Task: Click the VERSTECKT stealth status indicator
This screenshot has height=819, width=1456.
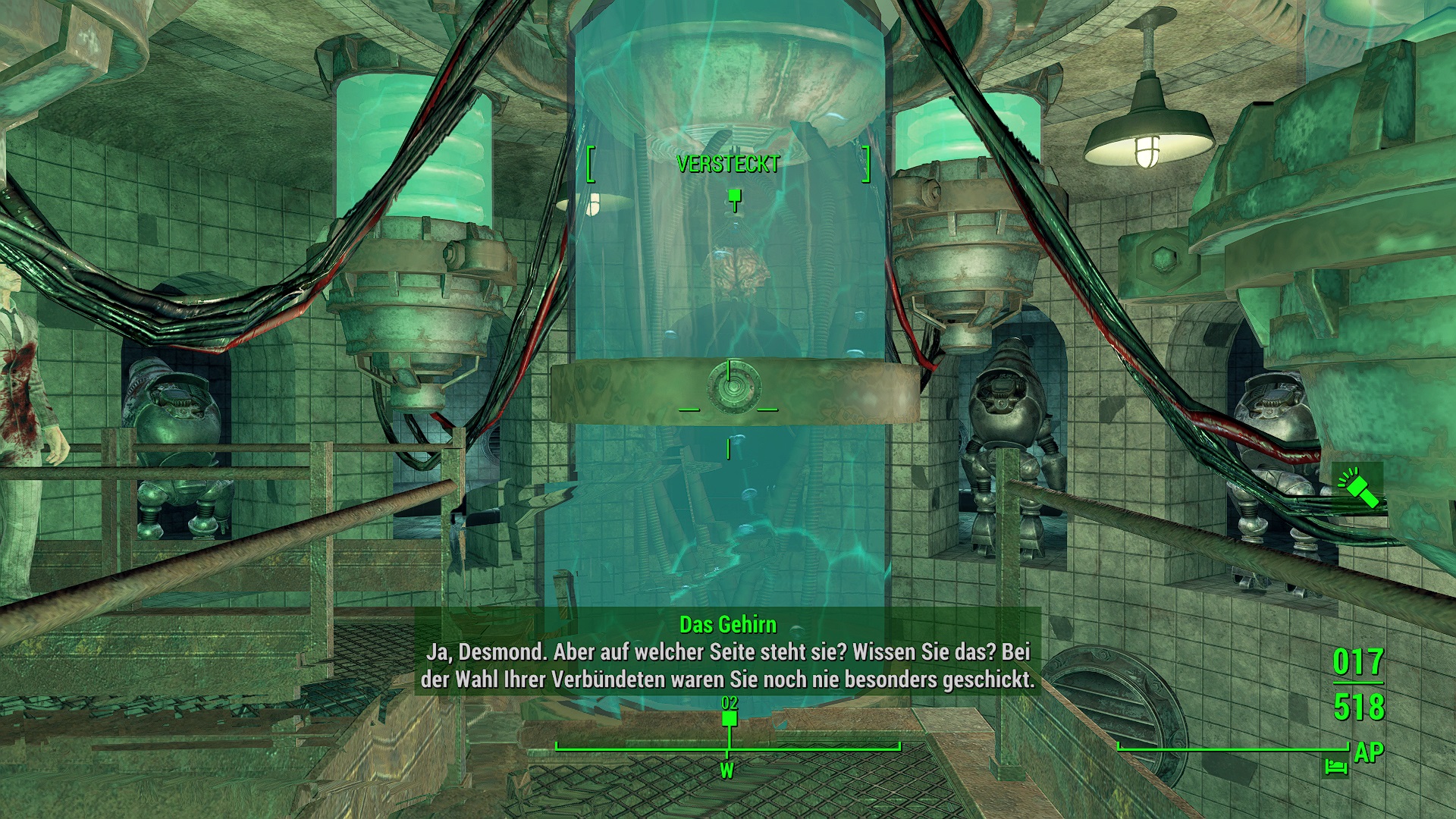Action: [x=726, y=162]
